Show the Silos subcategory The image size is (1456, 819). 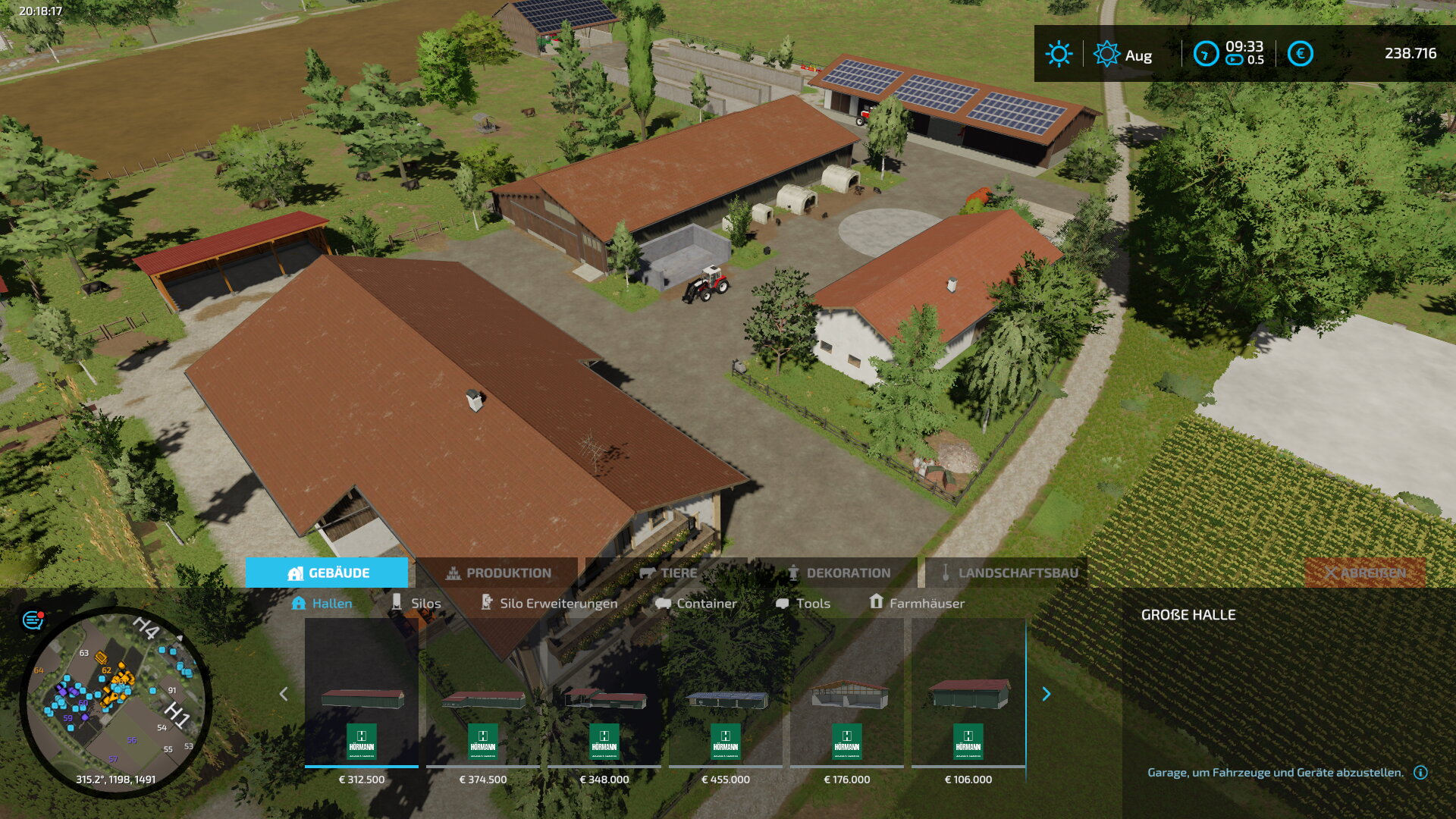416,603
